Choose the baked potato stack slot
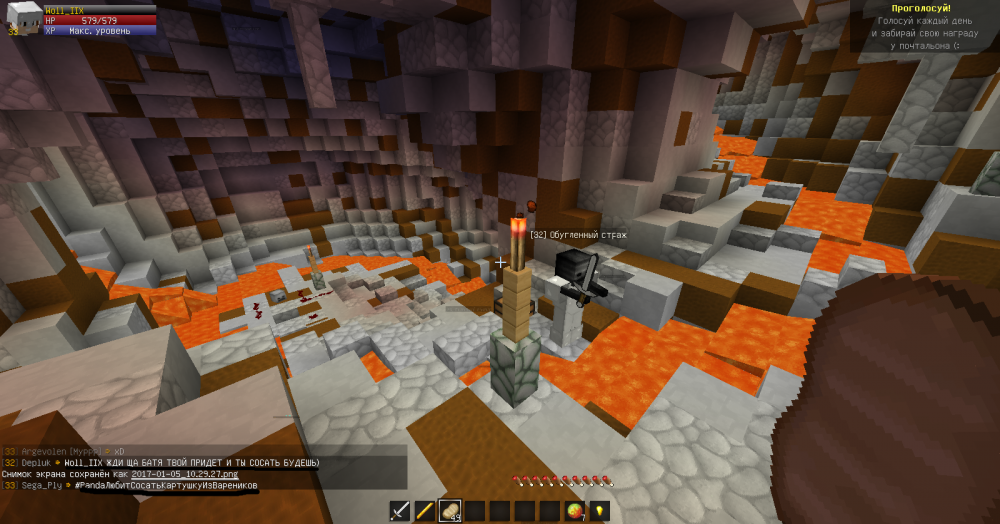This screenshot has width=1000, height=524. 450,511
